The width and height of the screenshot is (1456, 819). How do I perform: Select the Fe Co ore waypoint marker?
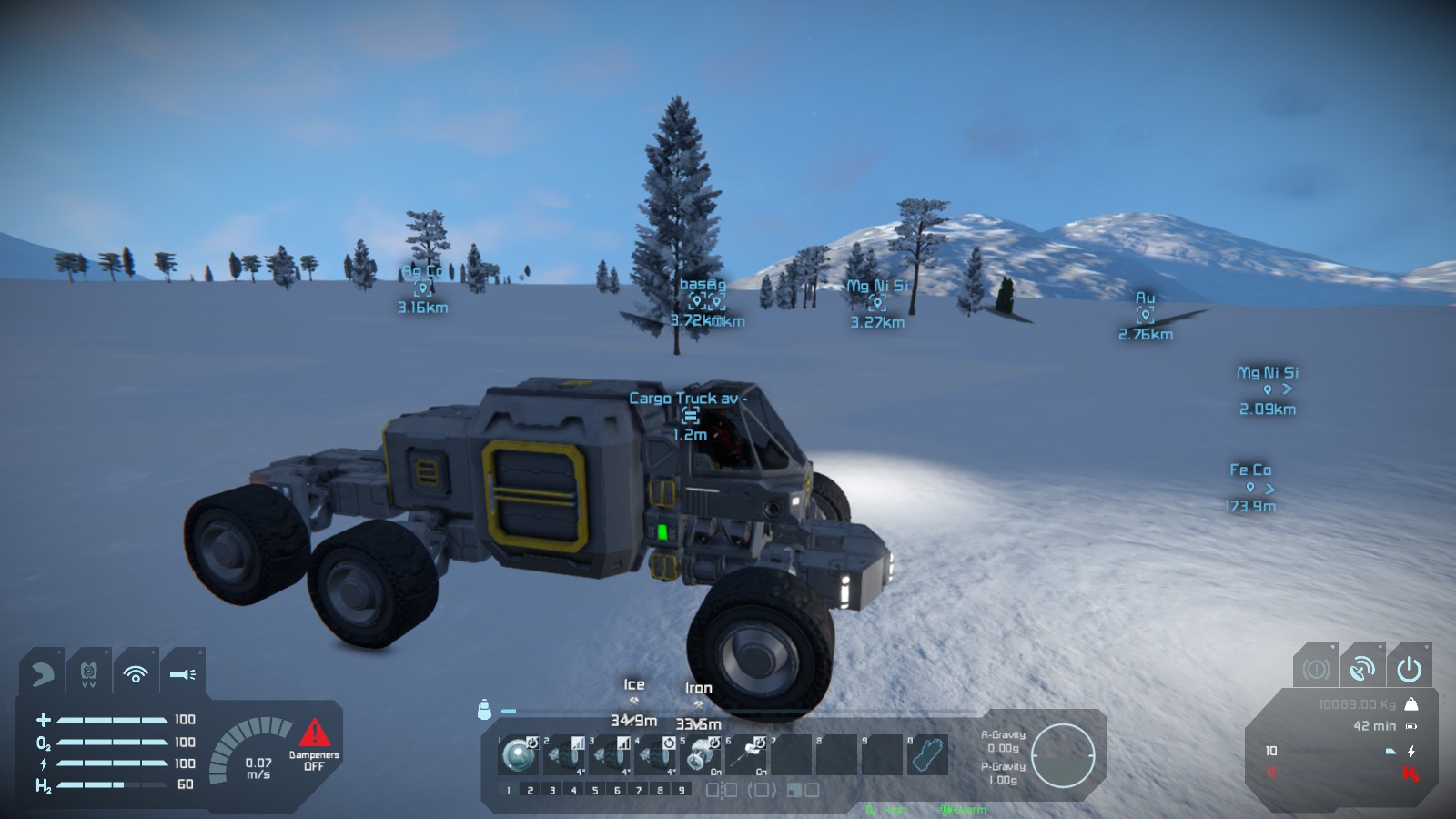click(1250, 488)
